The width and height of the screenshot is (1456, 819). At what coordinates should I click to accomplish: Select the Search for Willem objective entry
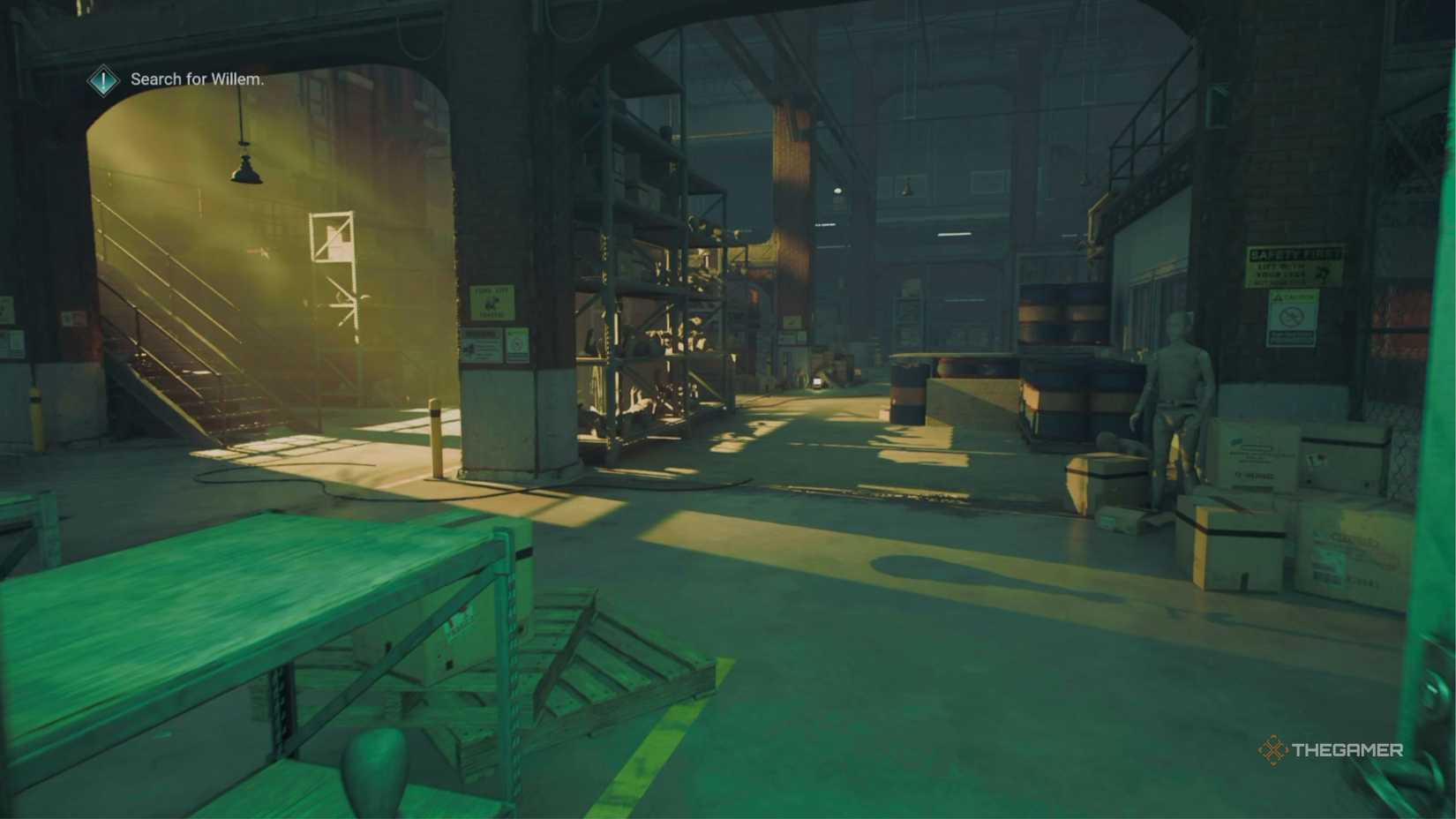(196, 79)
